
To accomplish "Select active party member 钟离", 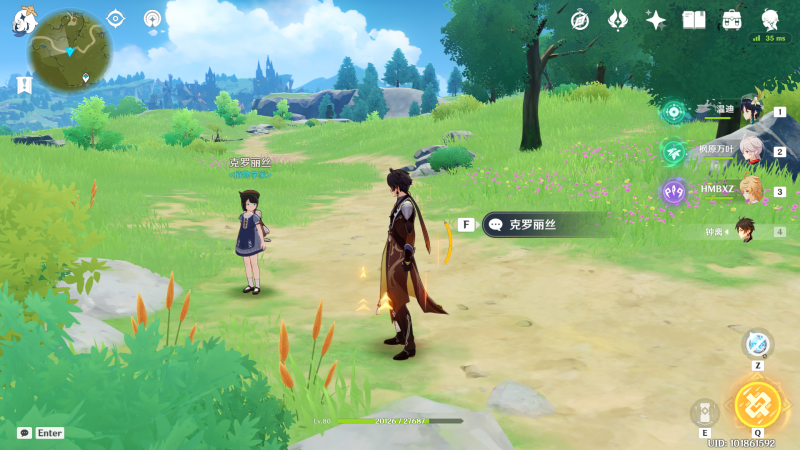I will [745, 231].
